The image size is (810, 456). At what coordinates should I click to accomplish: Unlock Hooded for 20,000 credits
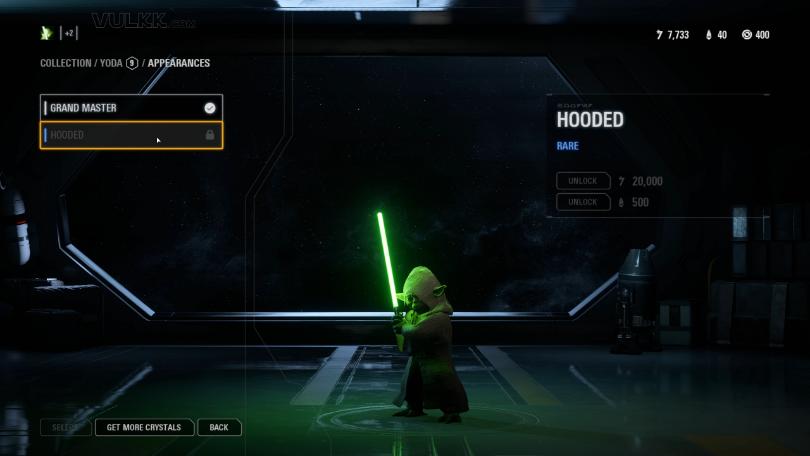pos(583,181)
